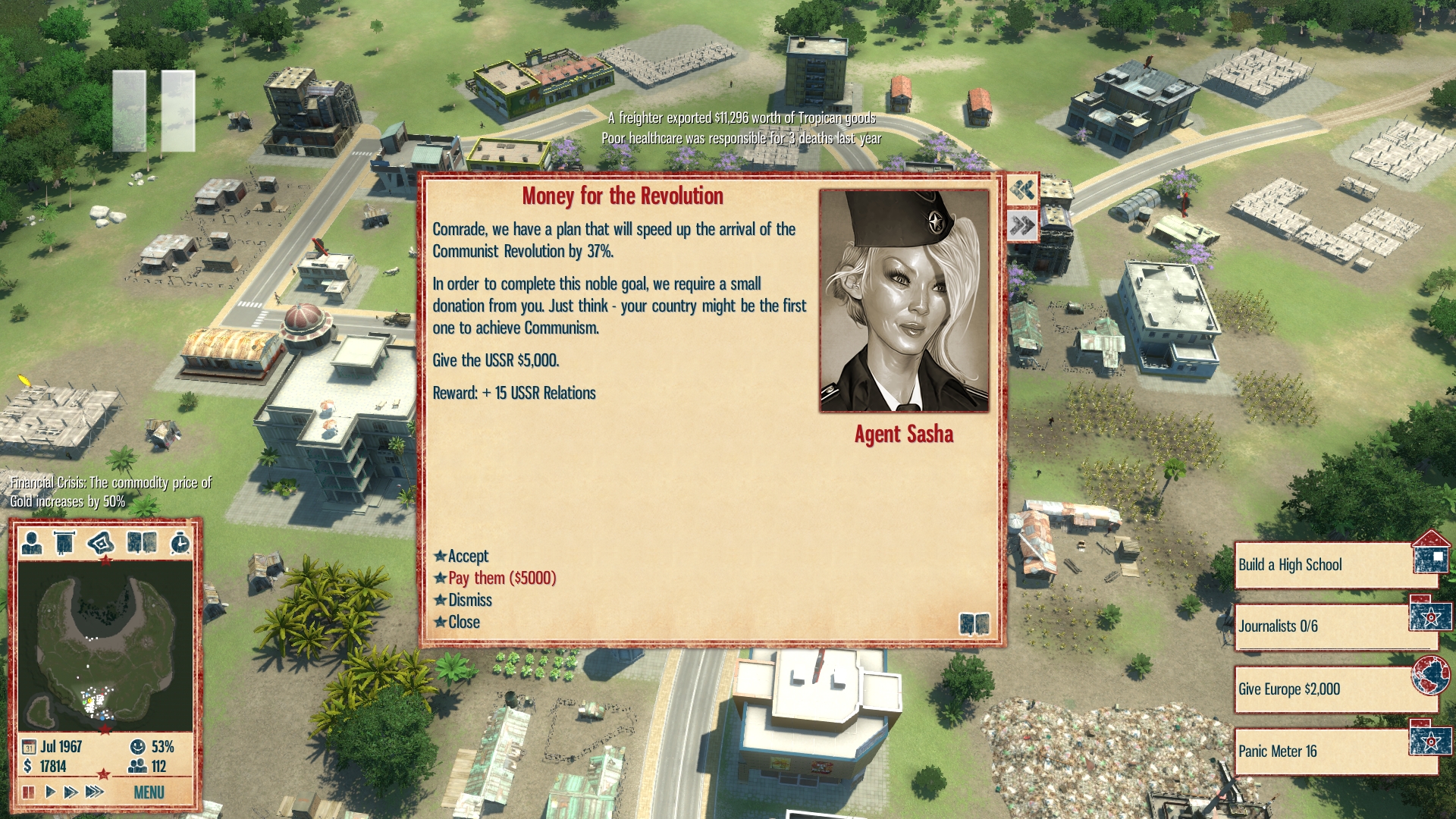This screenshot has height=819, width=1456.
Task: Choose Pay them ($5000)
Action: [501, 578]
